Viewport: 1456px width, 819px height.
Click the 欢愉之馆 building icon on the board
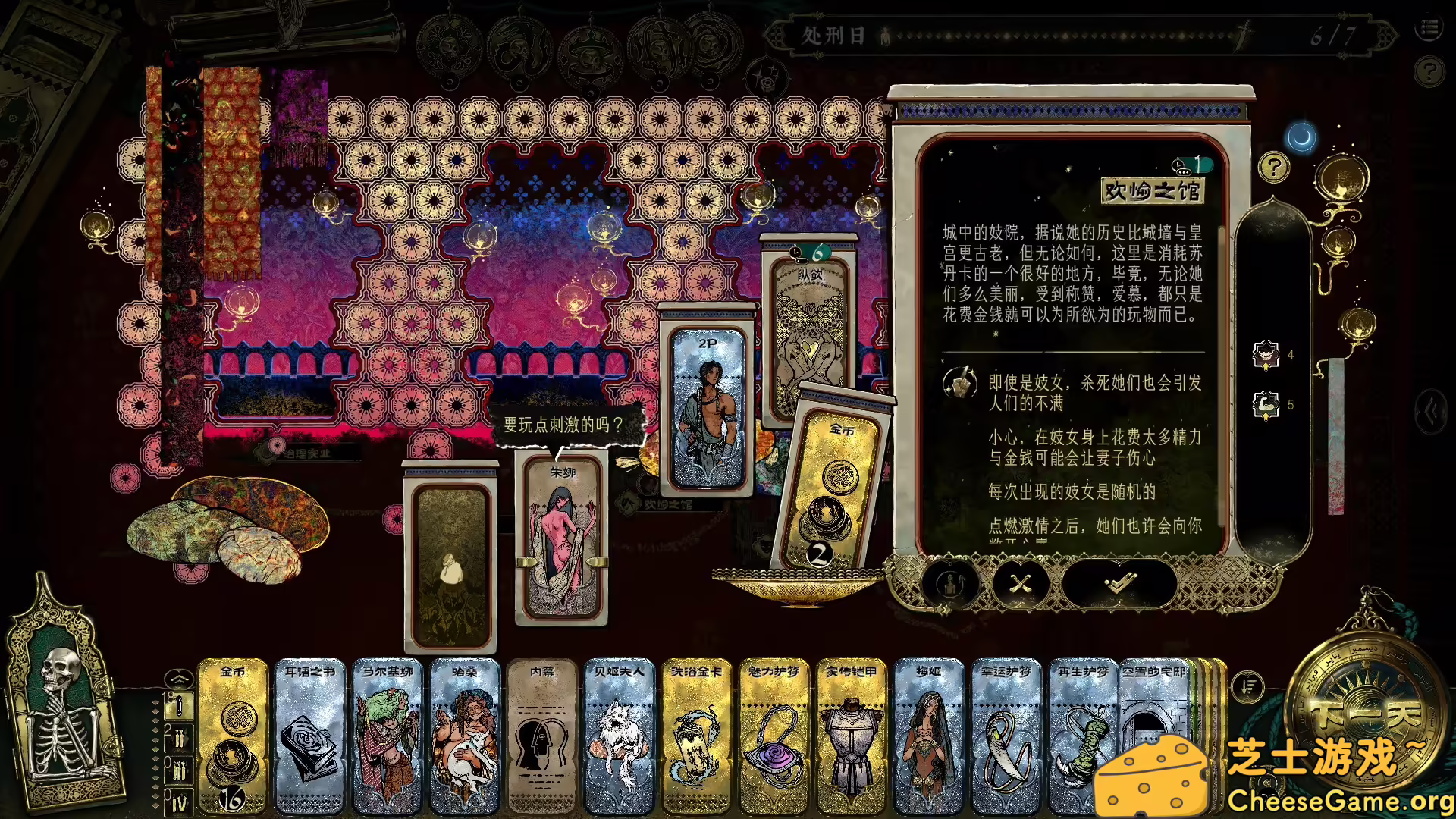tap(628, 502)
